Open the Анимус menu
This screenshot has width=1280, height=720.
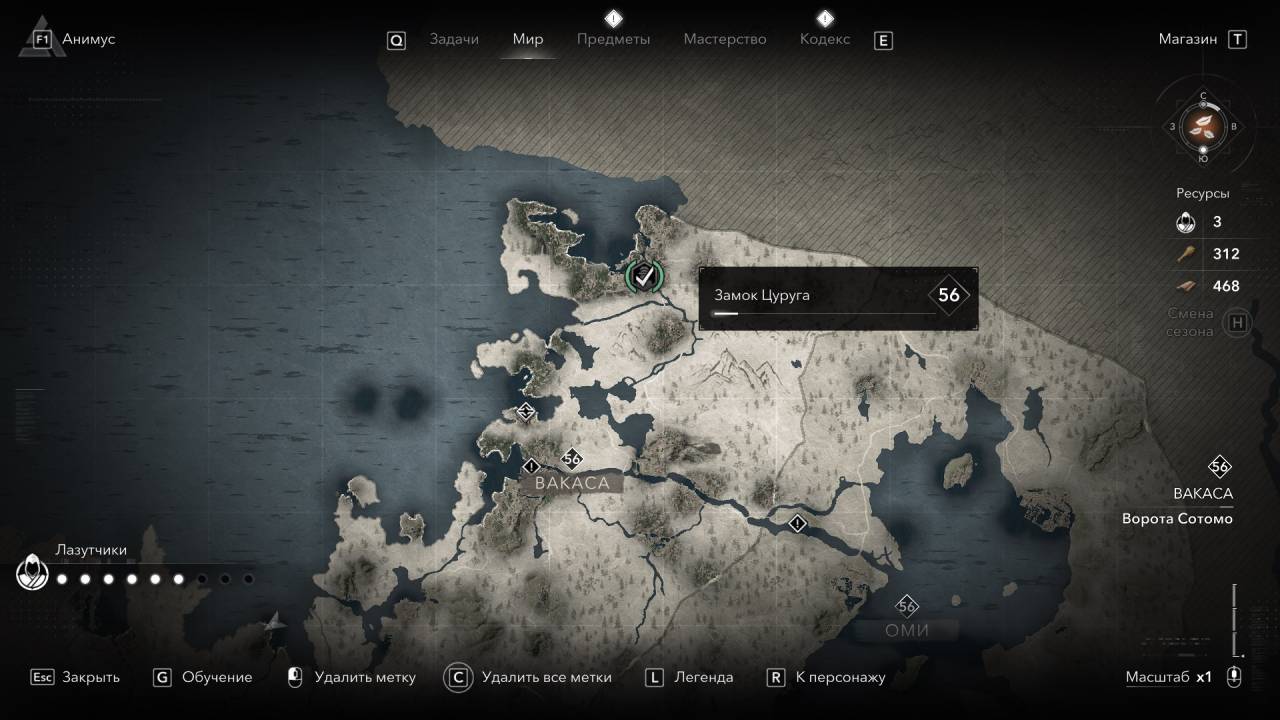coord(88,39)
